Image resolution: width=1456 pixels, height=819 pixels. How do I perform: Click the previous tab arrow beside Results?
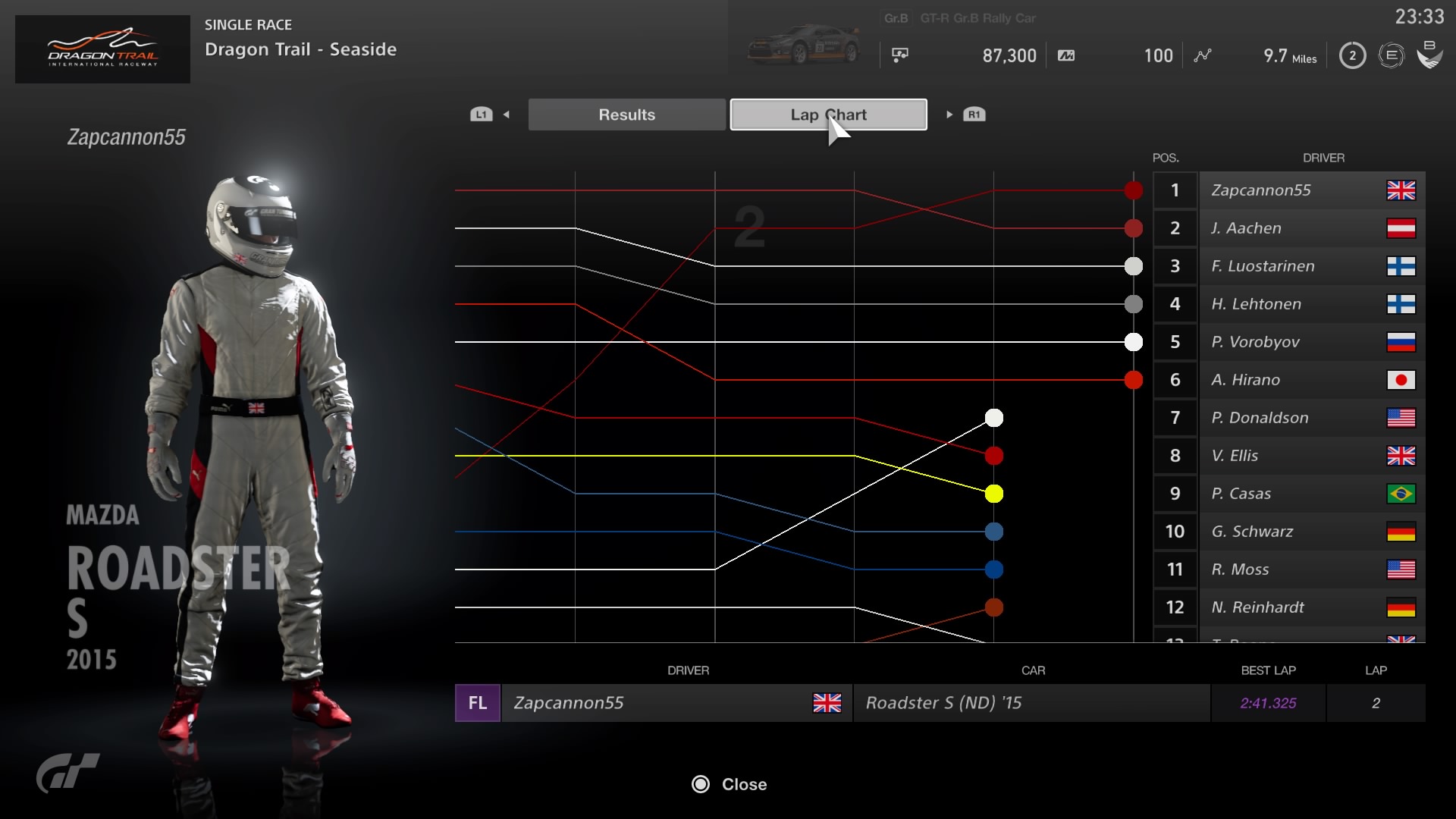[x=506, y=115]
